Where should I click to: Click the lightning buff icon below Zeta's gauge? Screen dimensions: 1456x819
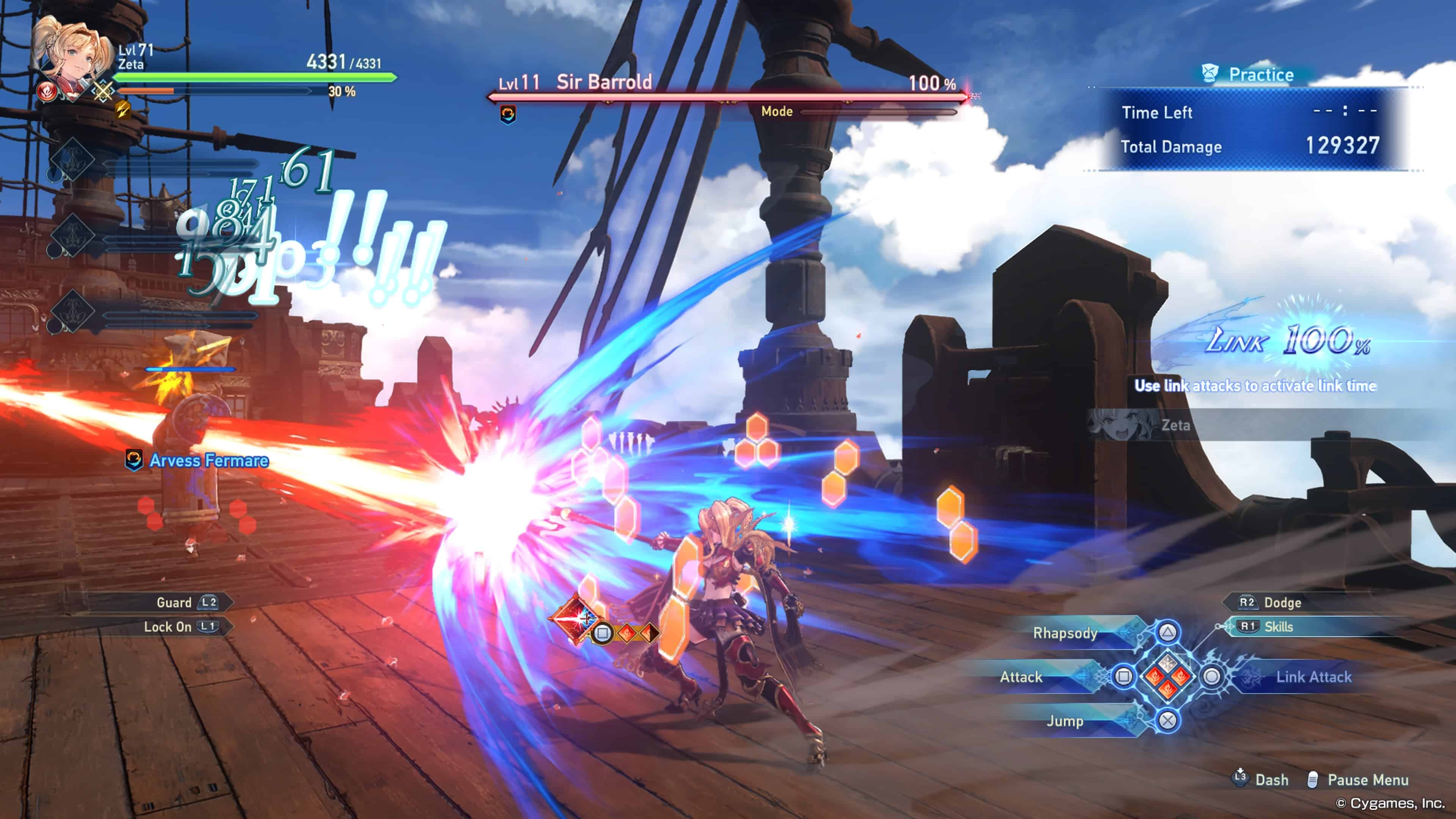click(x=122, y=110)
